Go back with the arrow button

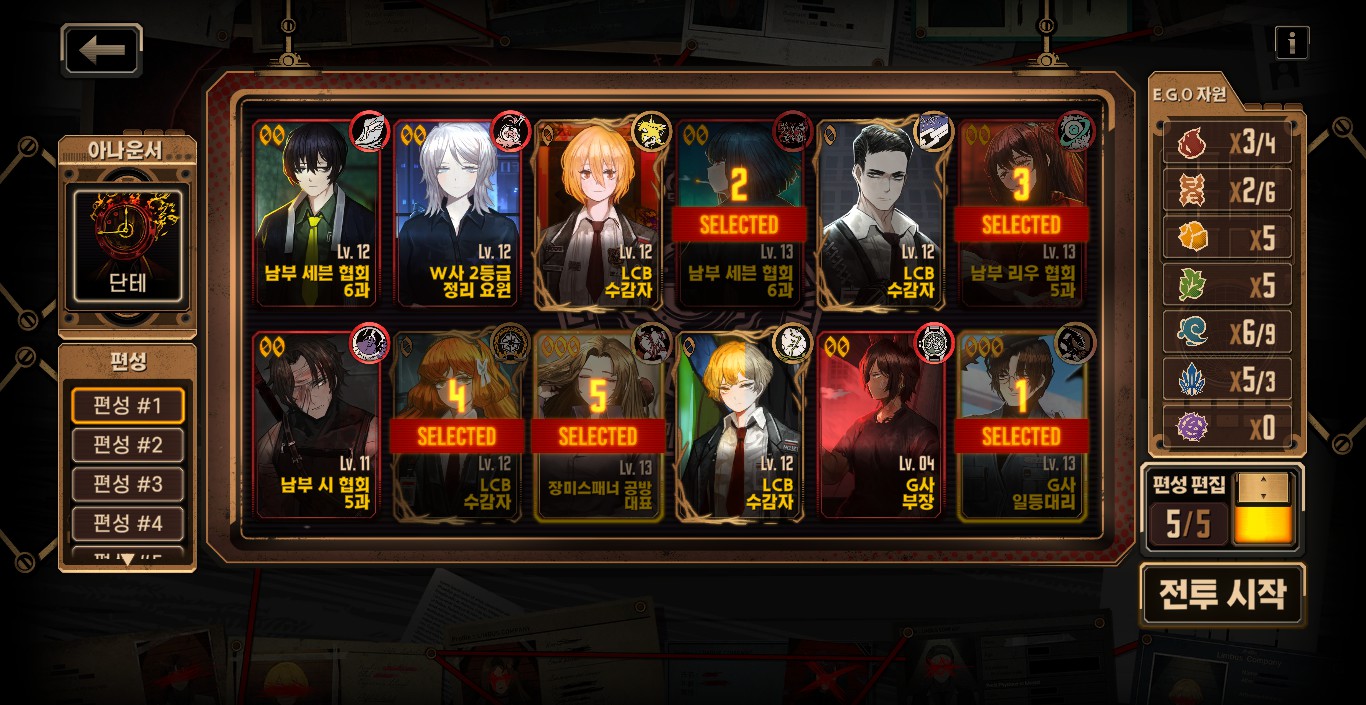pyautogui.click(x=102, y=50)
